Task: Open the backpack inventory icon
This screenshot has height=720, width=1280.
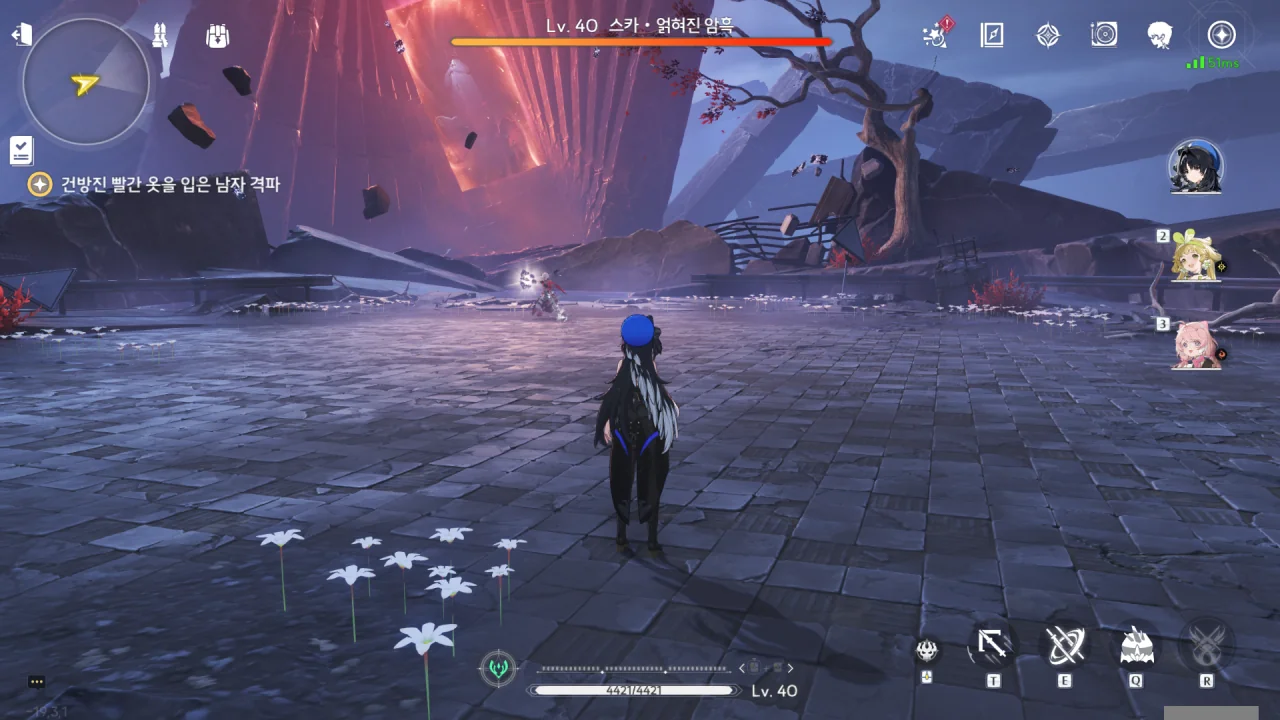Action: [217, 36]
